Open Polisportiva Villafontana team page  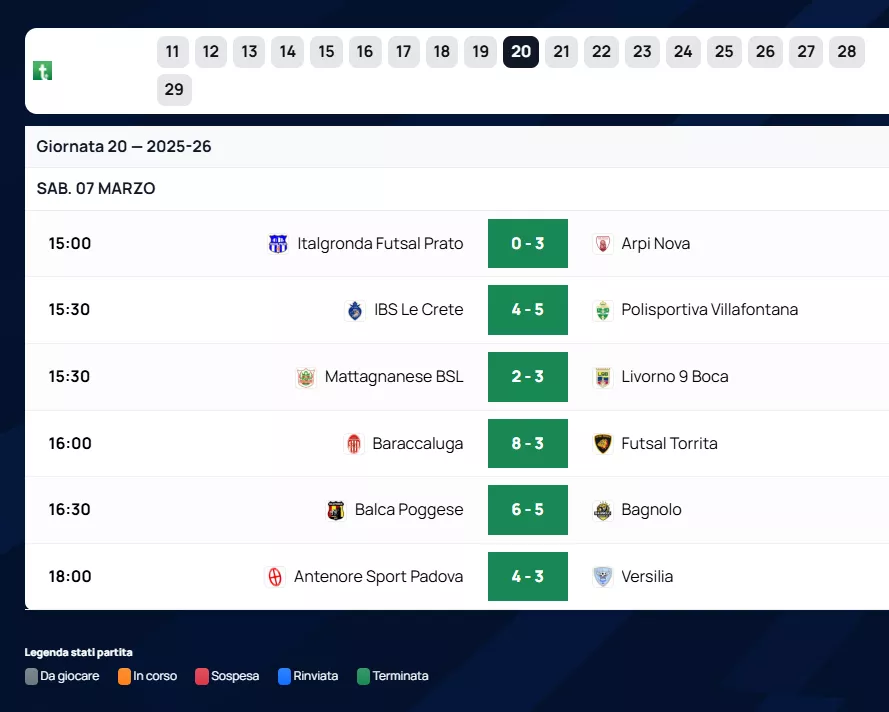click(709, 310)
